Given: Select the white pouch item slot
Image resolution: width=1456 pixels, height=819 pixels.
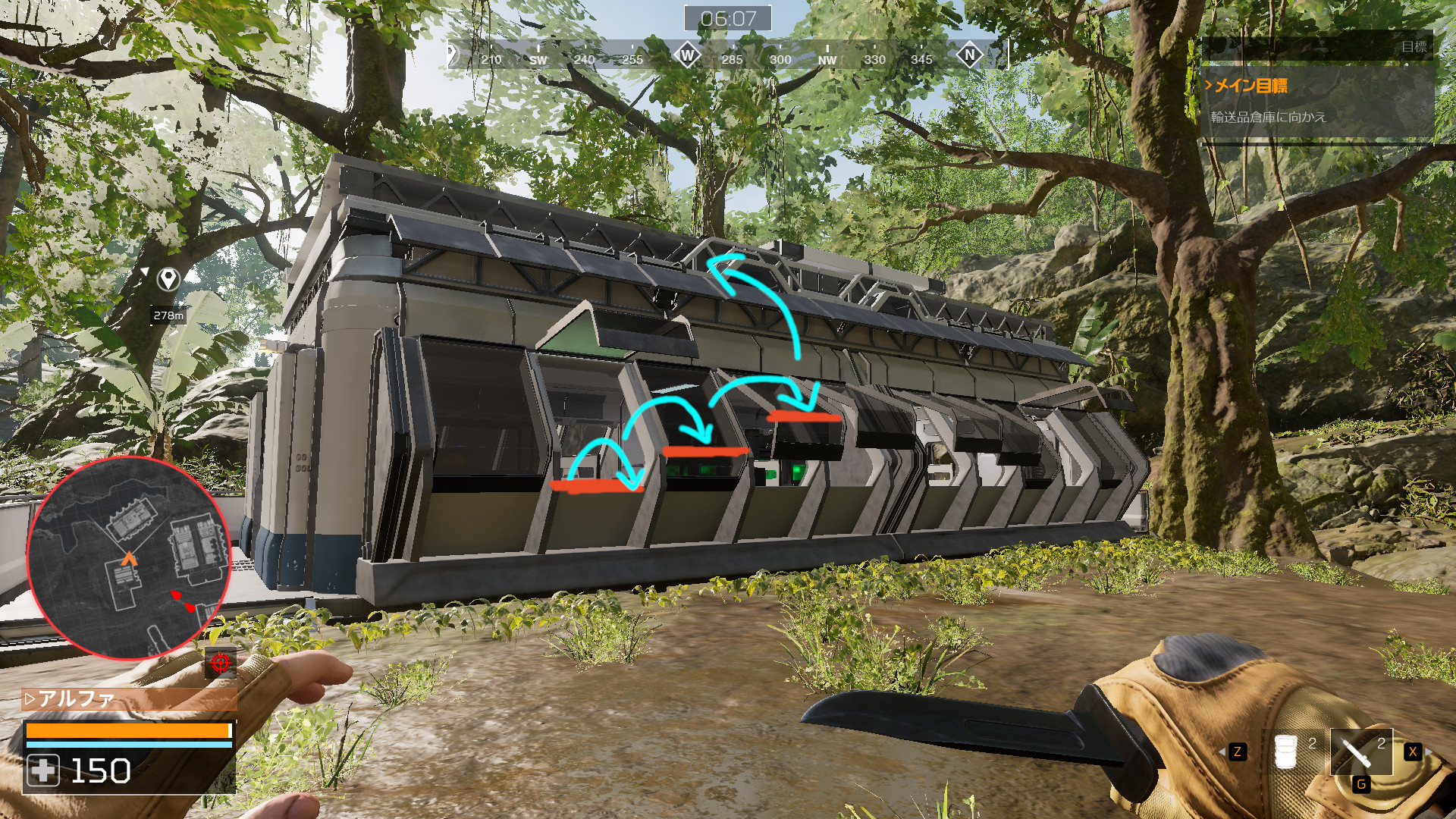Looking at the screenshot, I should point(1286,752).
